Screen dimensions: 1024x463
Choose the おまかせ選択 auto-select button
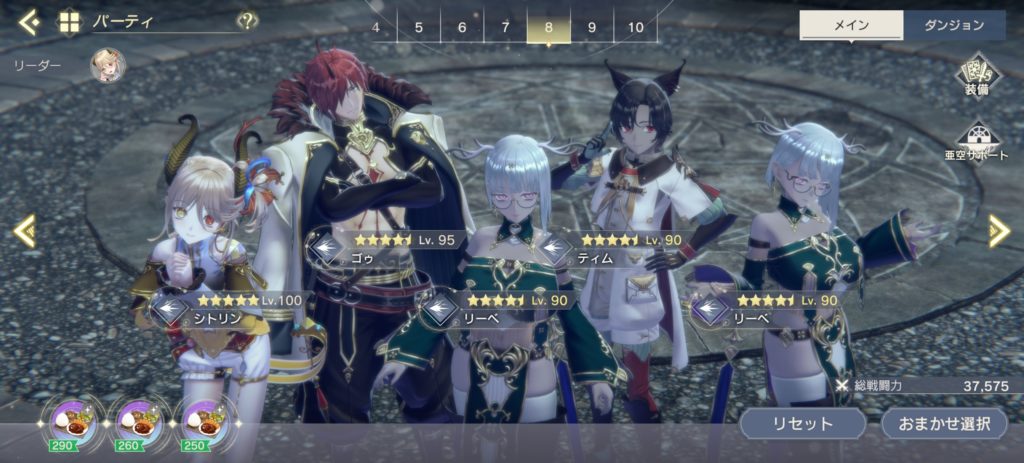coord(943,423)
